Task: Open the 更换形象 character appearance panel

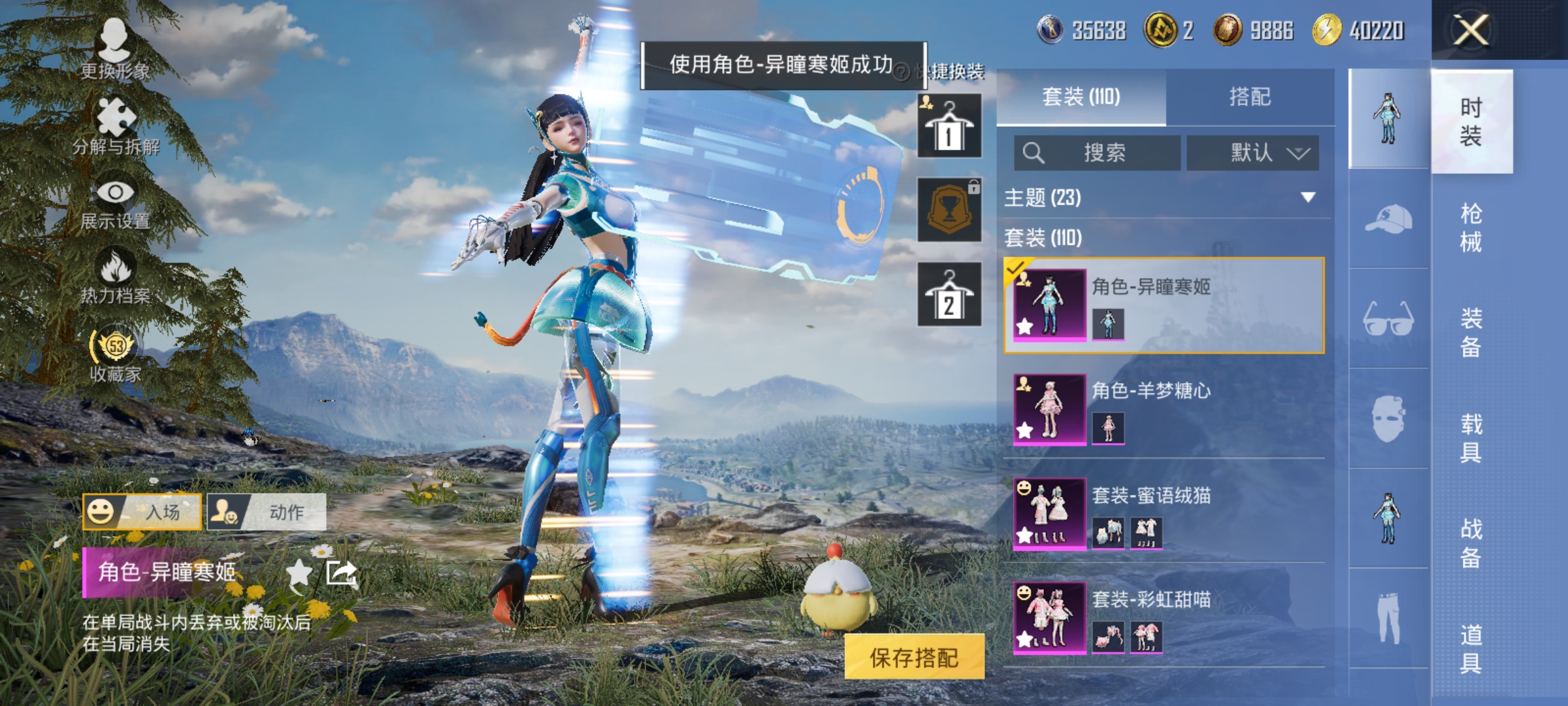Action: 116,49
